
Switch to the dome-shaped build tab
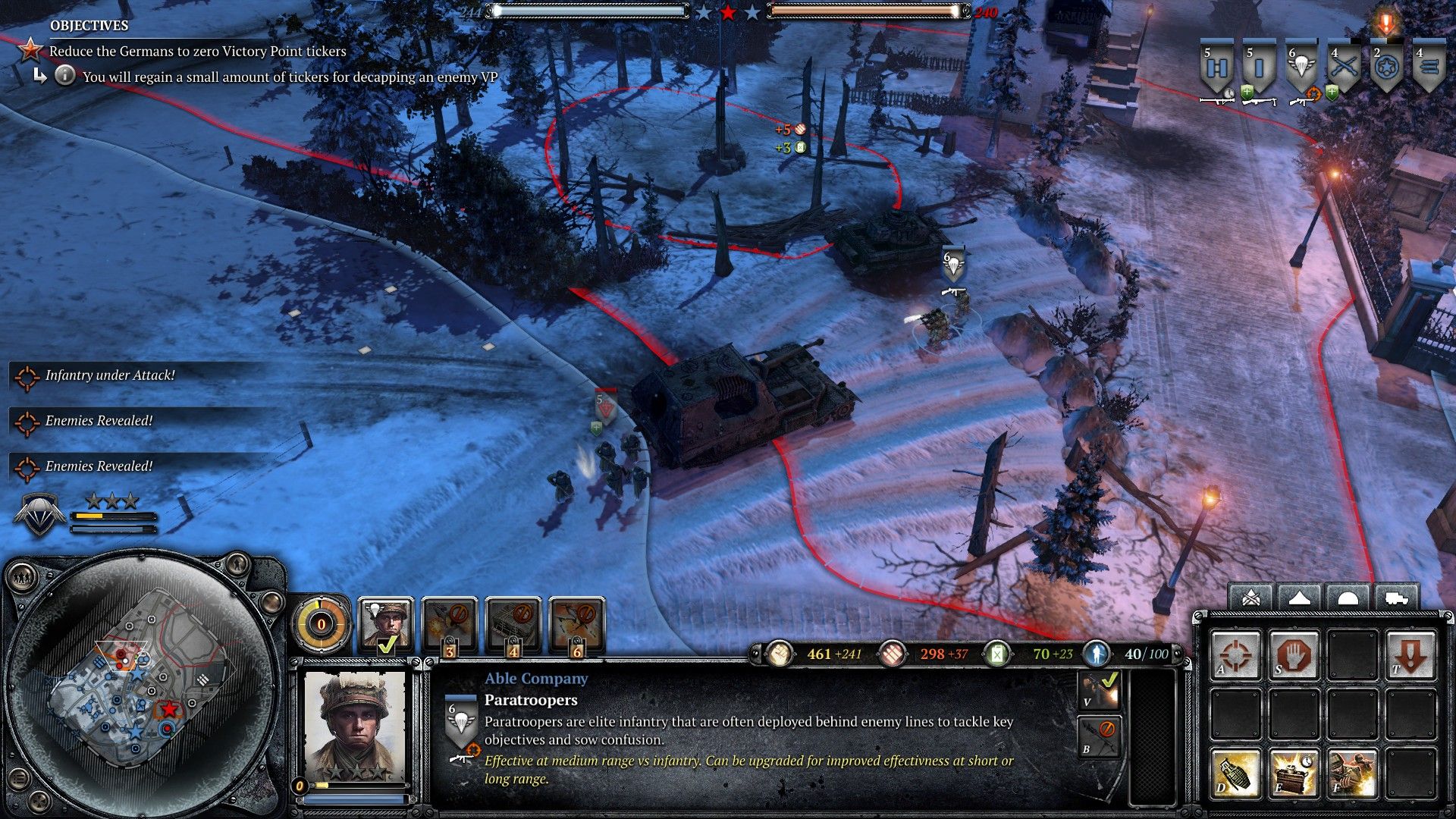click(x=1348, y=598)
